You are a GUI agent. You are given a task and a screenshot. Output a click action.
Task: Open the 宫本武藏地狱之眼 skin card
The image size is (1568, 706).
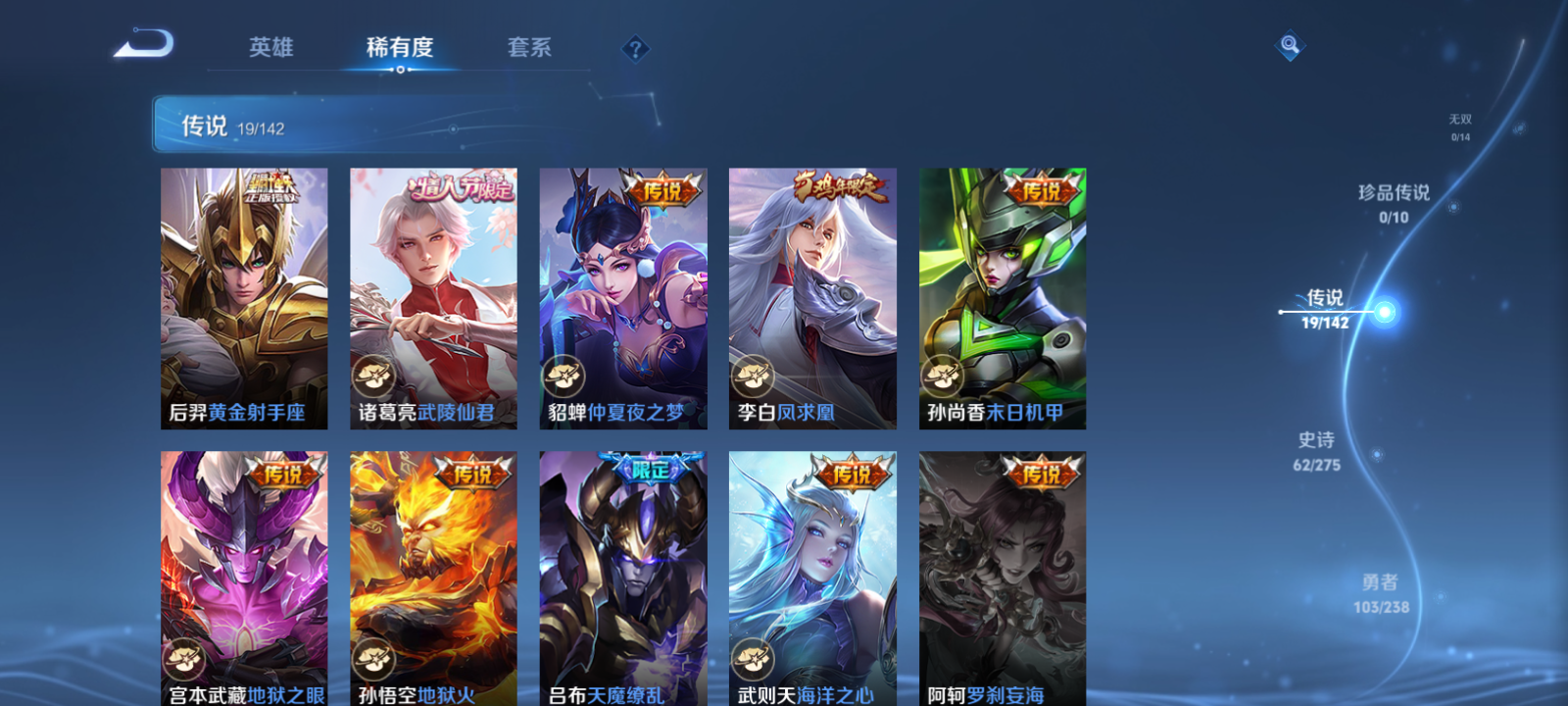[243, 579]
